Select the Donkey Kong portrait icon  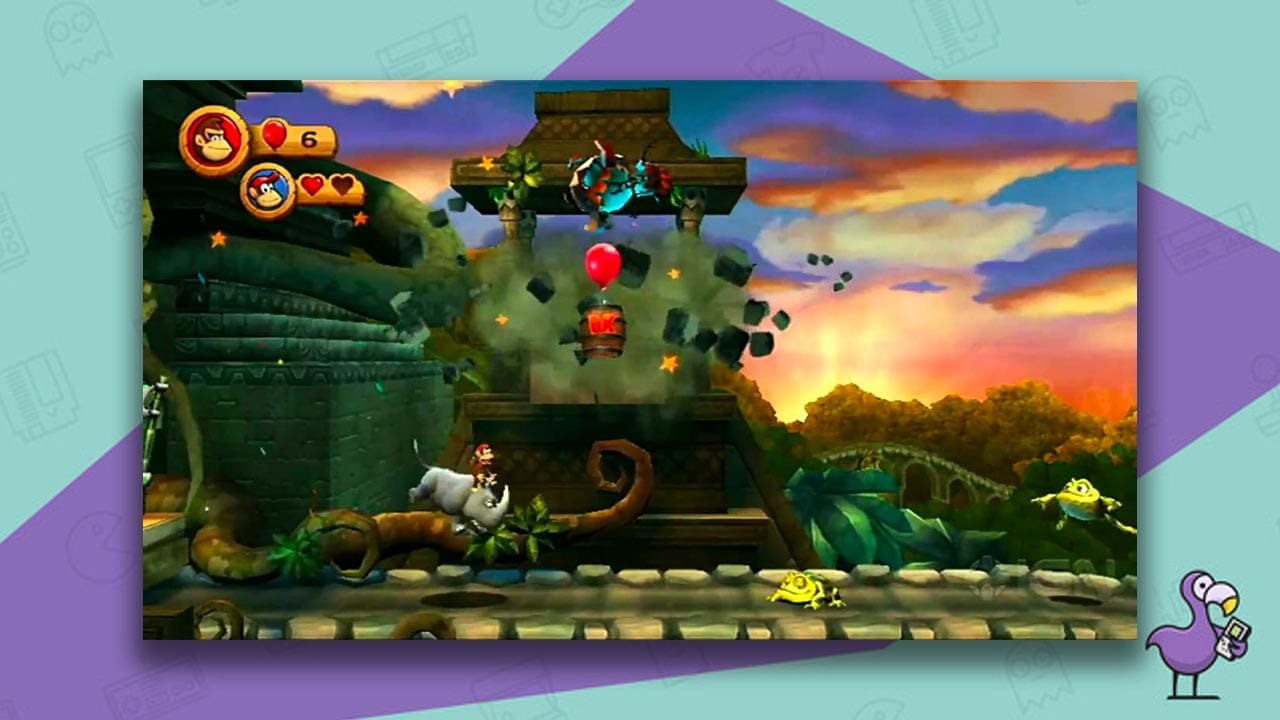[x=215, y=138]
